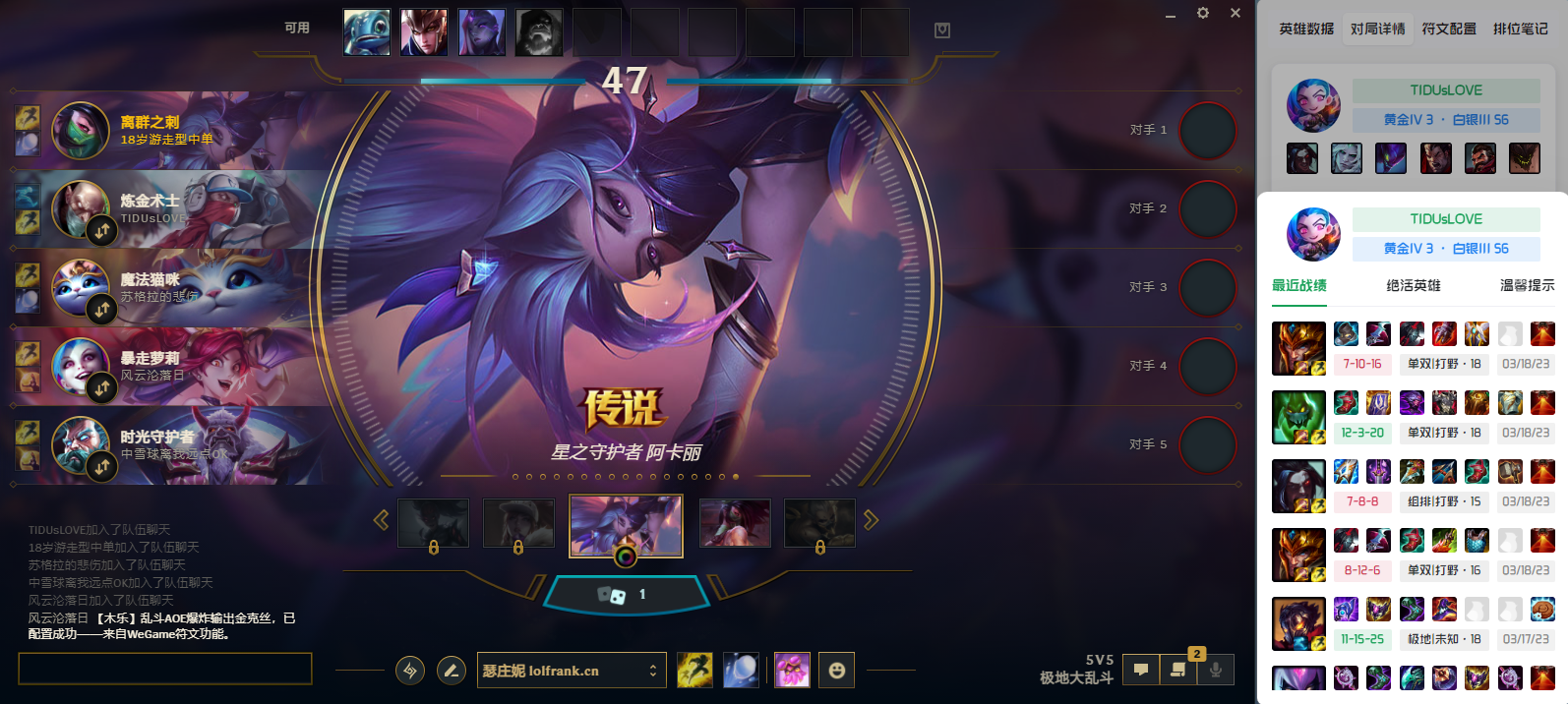Open the client settings gear

pyautogui.click(x=1202, y=14)
